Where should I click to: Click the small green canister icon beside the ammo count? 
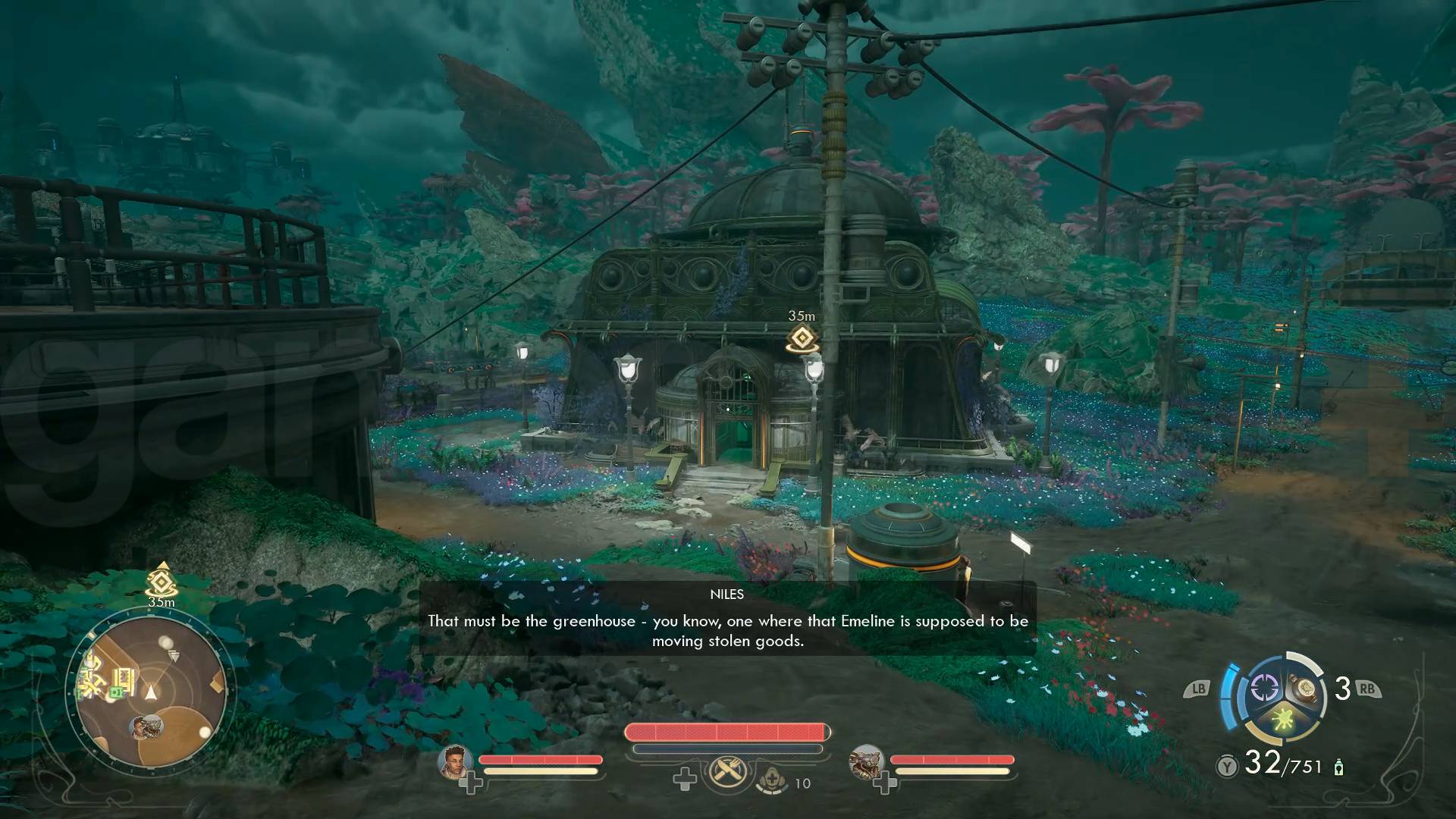tap(1338, 768)
